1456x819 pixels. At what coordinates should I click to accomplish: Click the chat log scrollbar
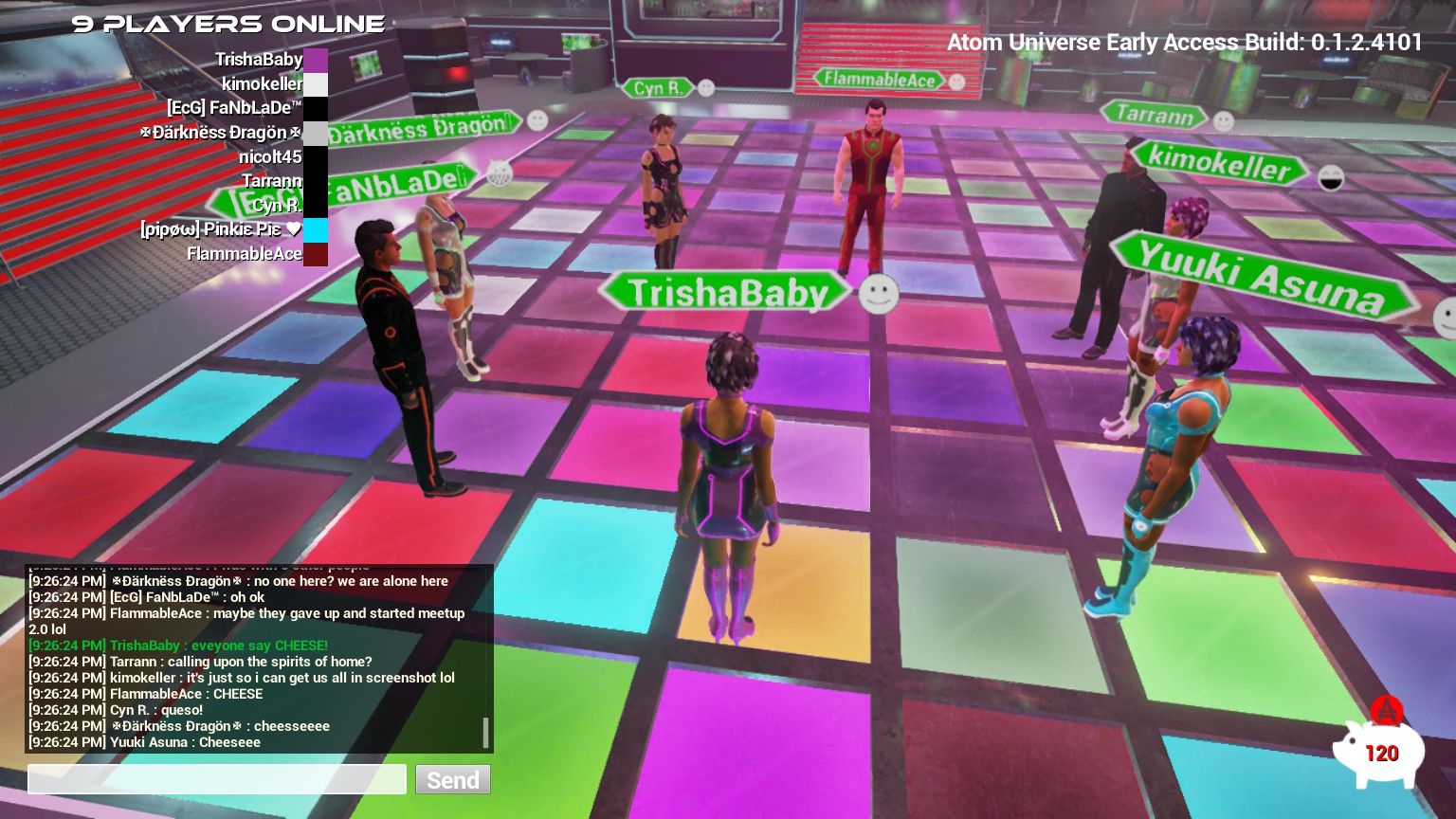tap(485, 732)
